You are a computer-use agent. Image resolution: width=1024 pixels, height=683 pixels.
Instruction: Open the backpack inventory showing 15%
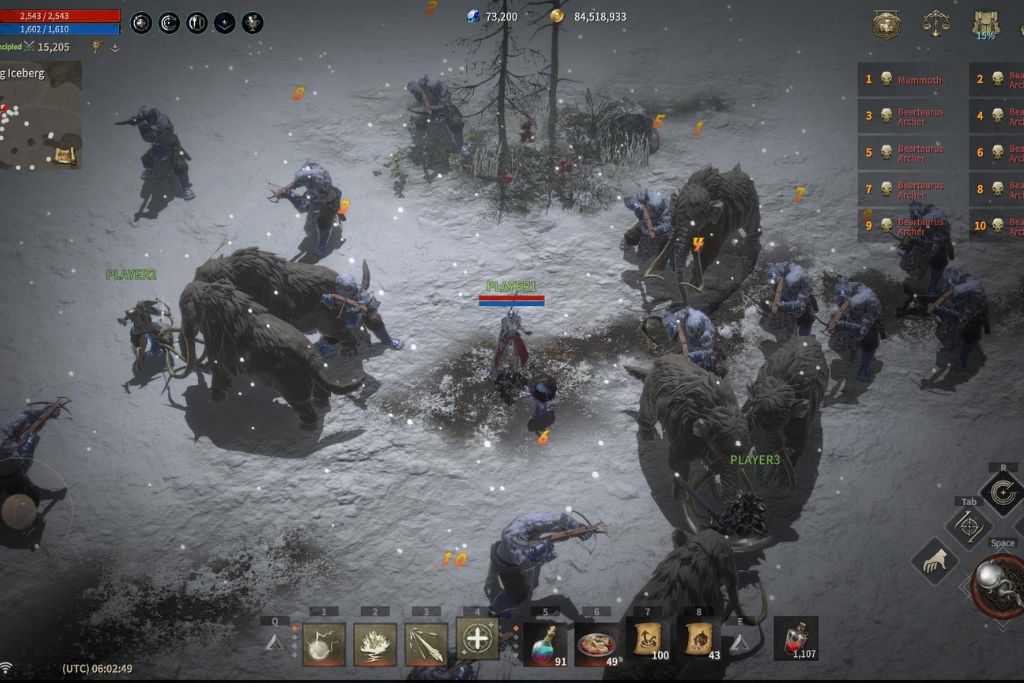pyautogui.click(x=986, y=24)
